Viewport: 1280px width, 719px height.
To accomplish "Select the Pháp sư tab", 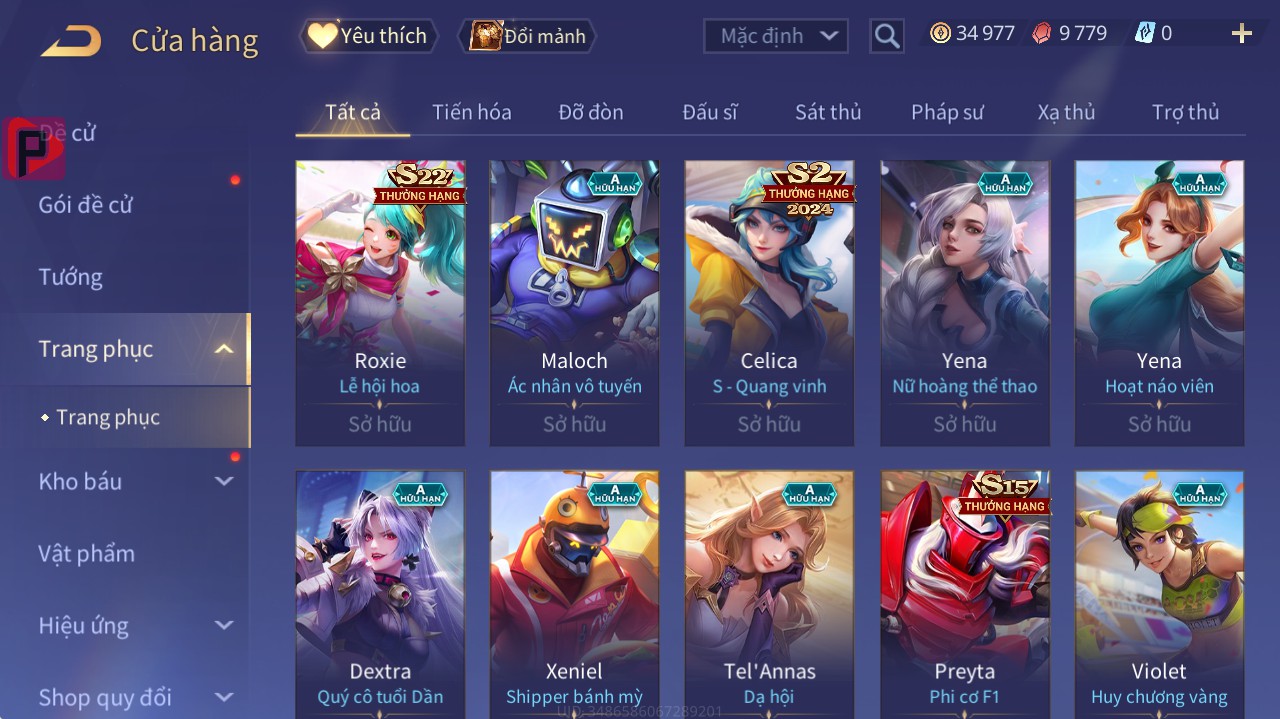I will click(x=947, y=112).
